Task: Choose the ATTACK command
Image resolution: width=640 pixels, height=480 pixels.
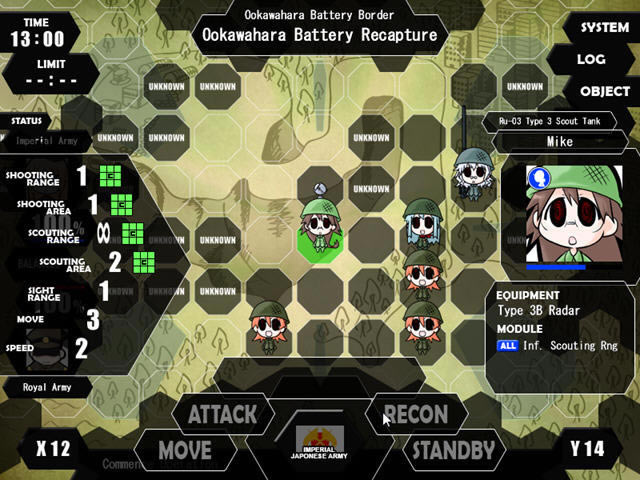Action: coord(222,414)
